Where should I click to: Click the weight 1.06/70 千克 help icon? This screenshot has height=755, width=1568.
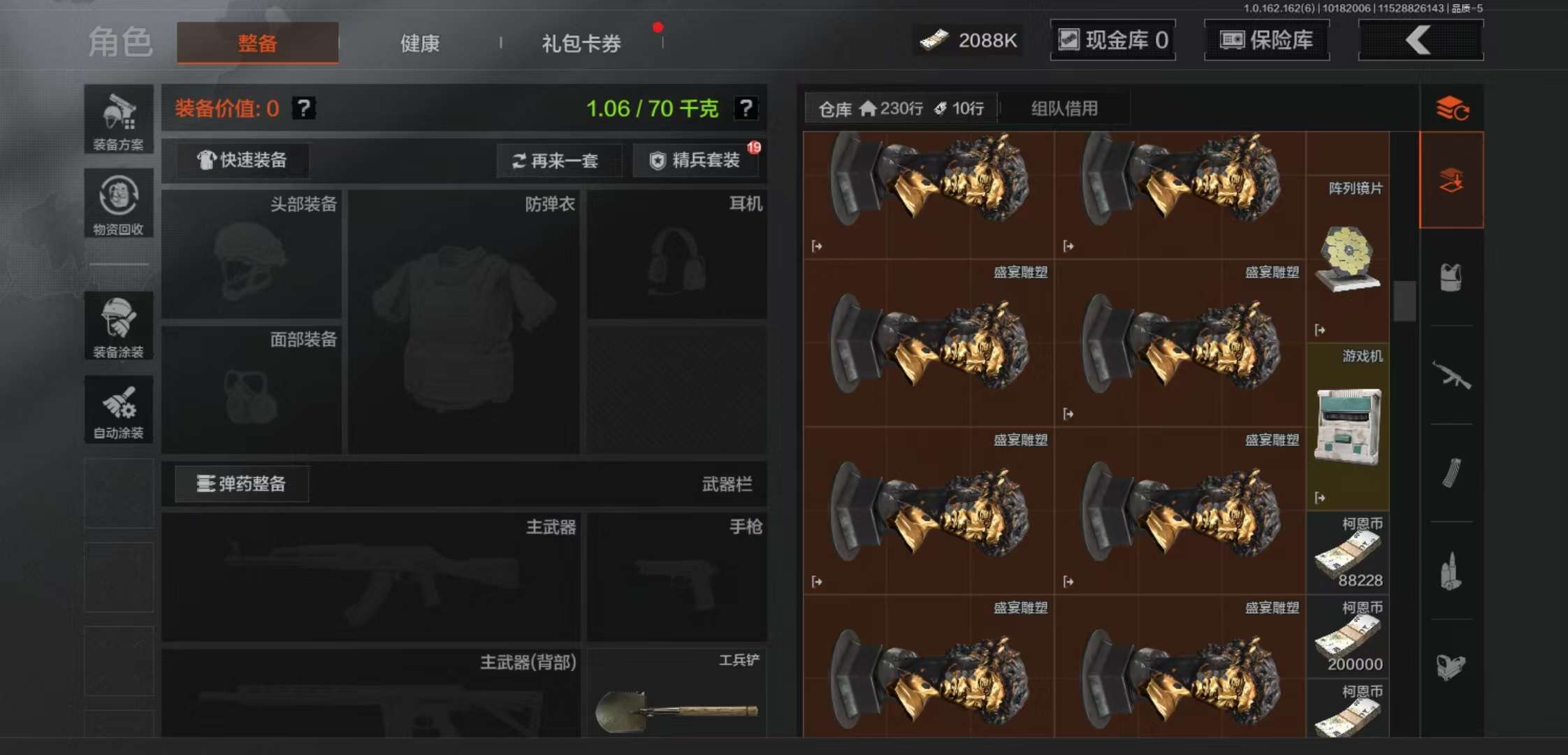pos(747,108)
